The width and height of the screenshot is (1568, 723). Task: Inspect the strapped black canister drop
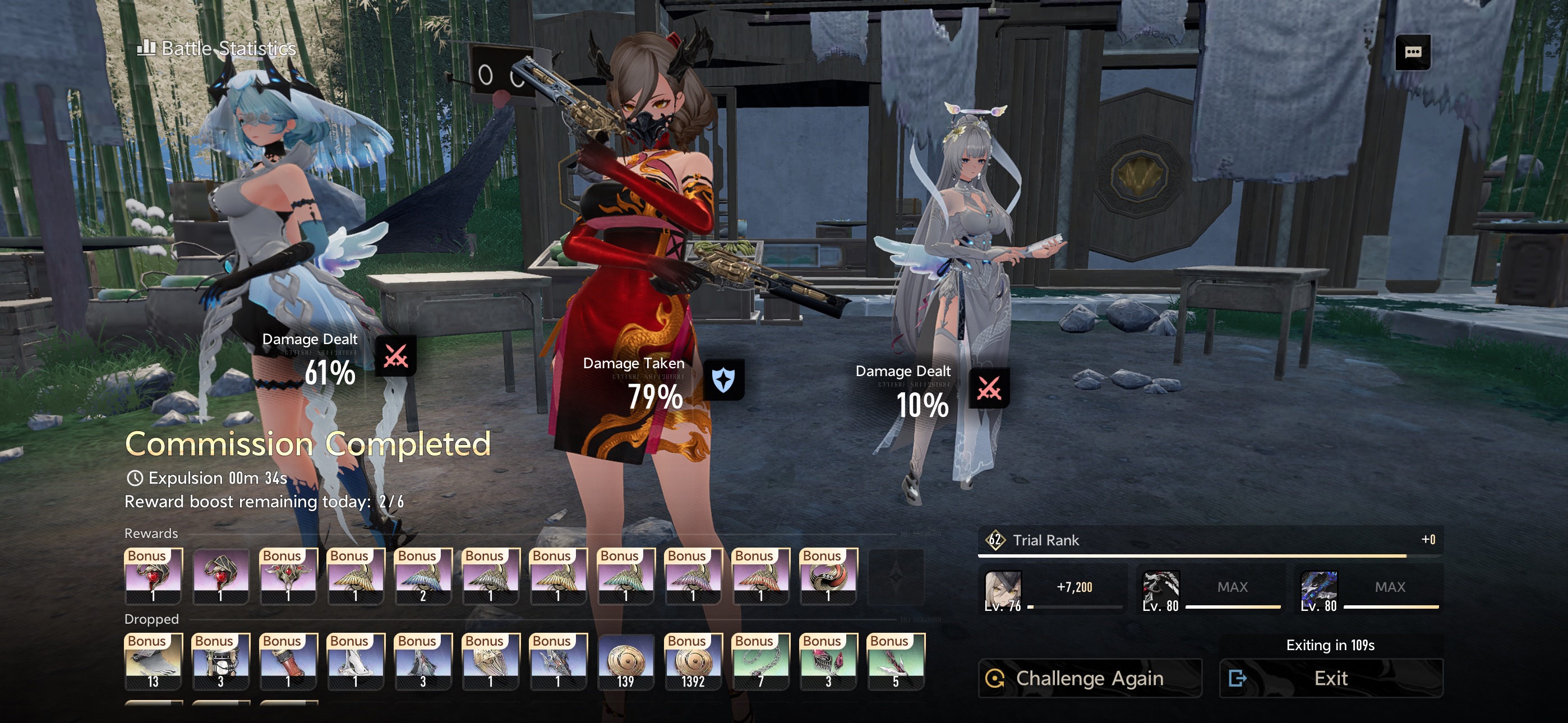coord(220,661)
